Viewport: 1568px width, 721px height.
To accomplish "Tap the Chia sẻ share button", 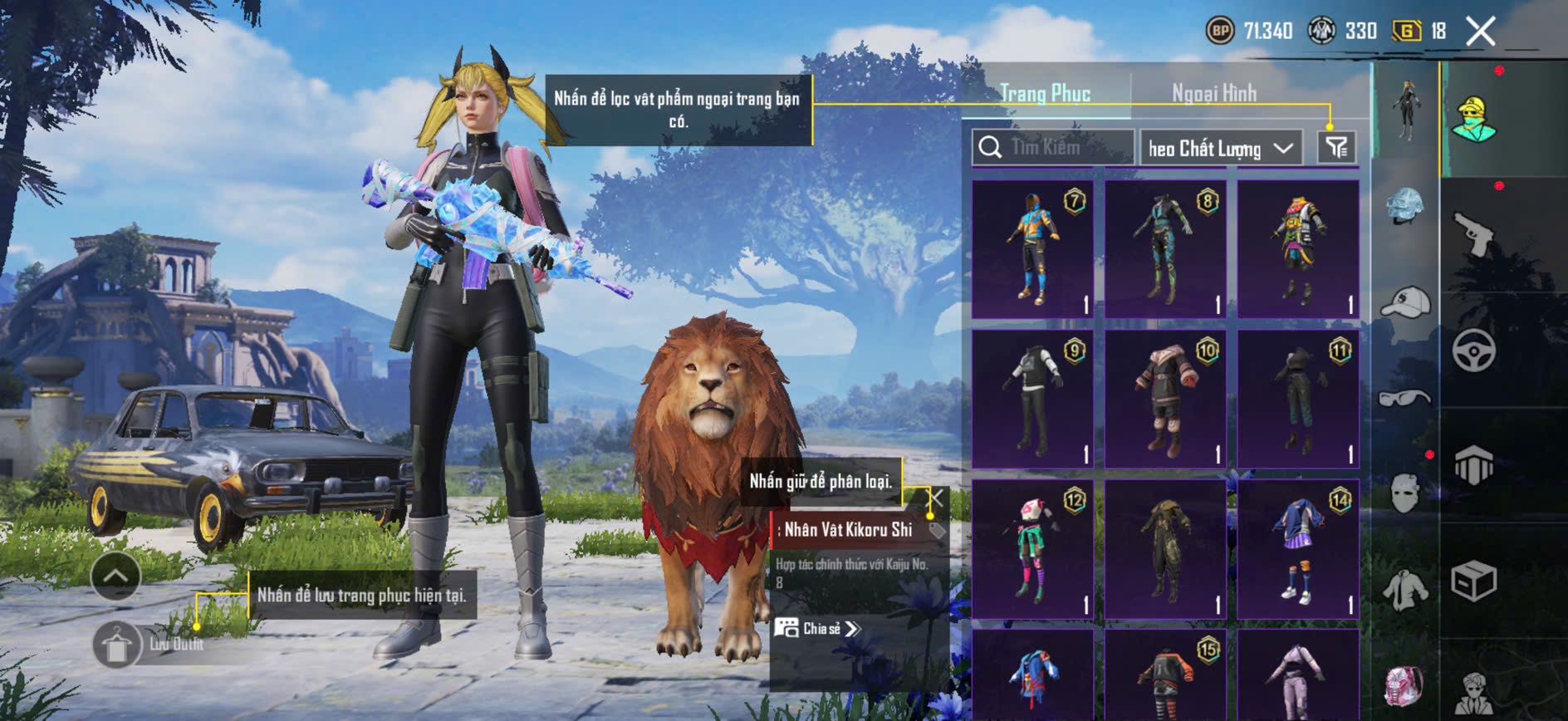I will 818,629.
